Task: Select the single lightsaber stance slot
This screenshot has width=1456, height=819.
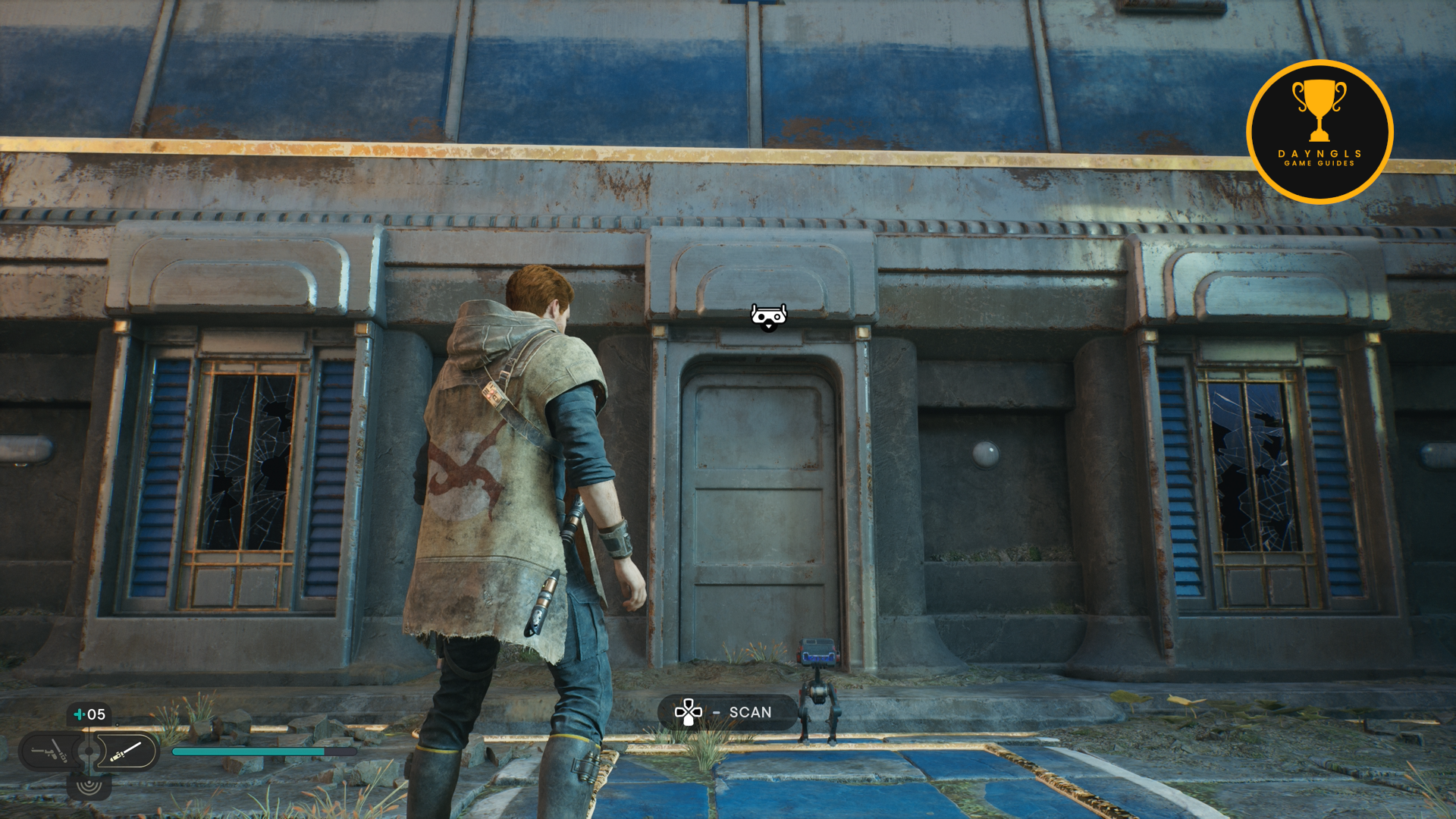Action: (x=126, y=752)
